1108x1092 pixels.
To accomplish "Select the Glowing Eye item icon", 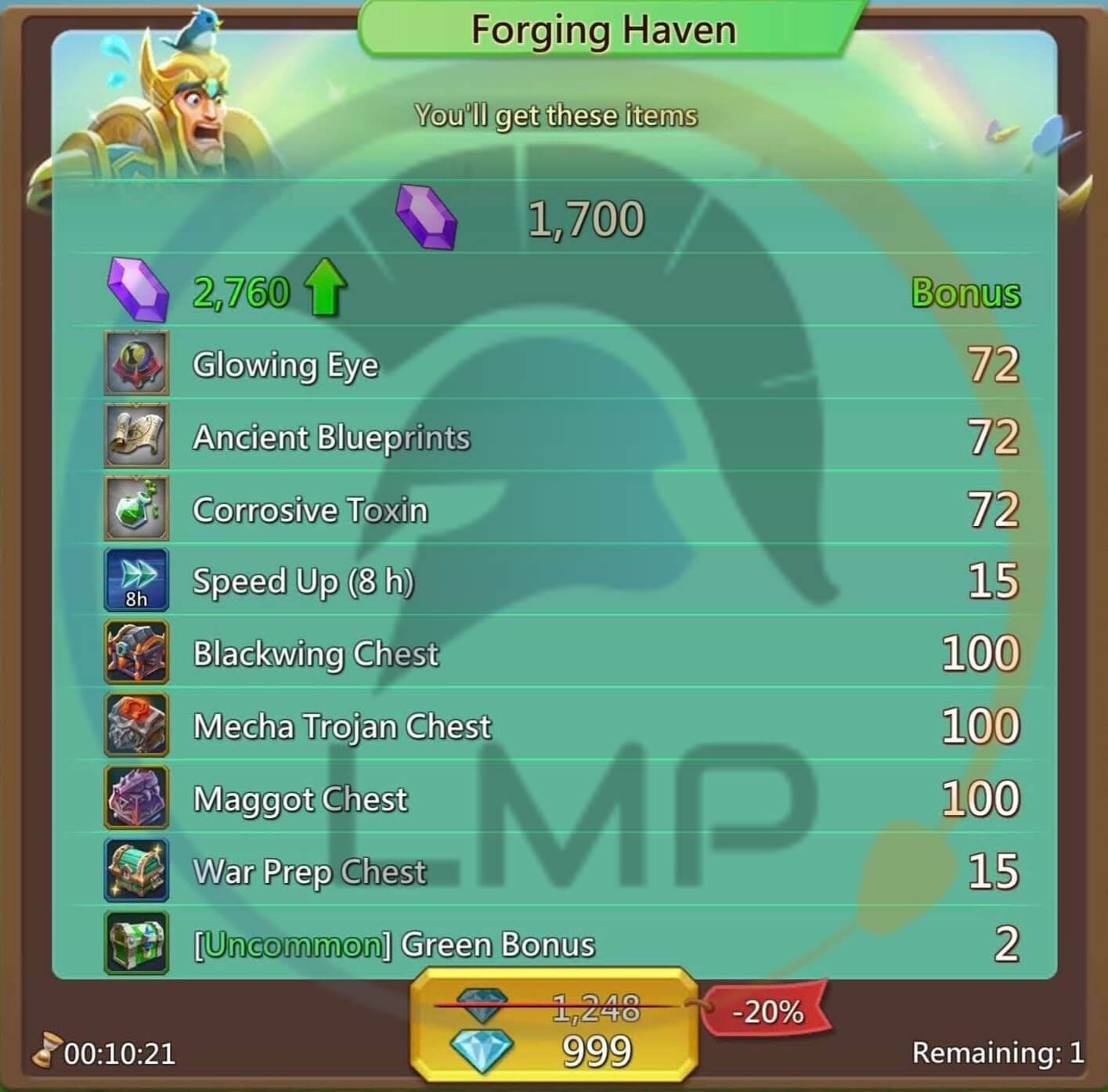I will [x=135, y=363].
